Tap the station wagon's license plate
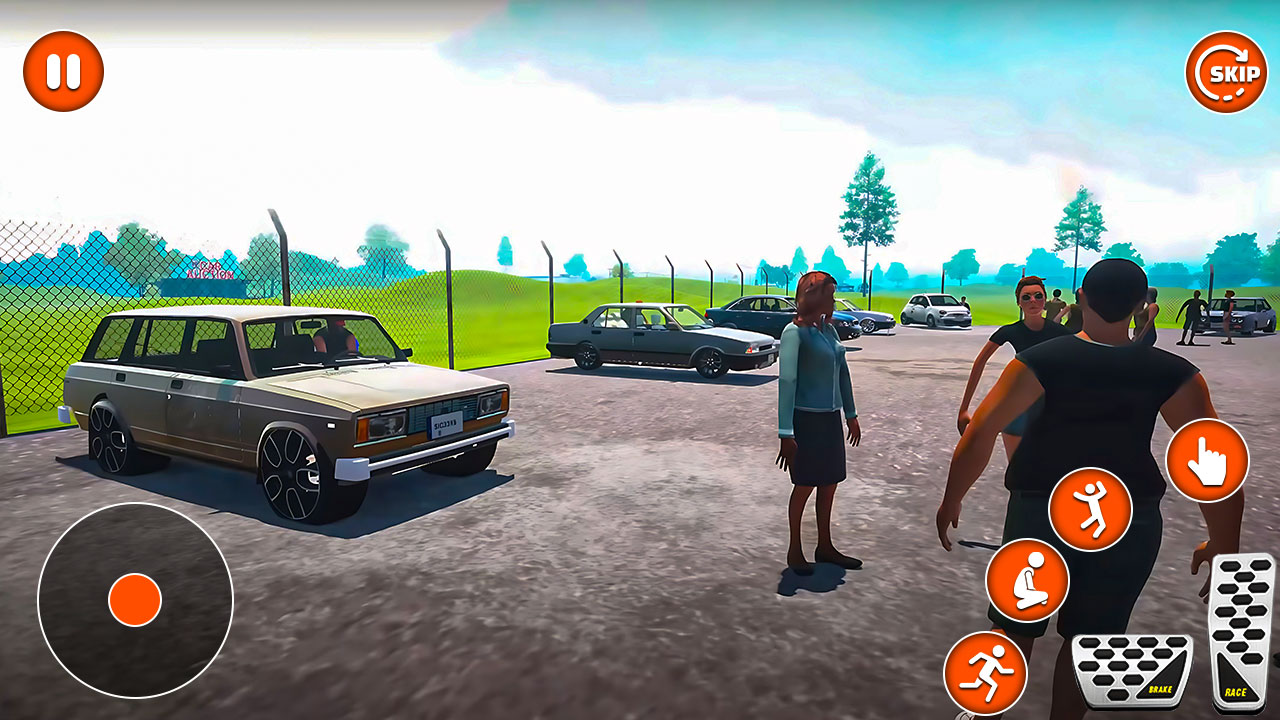 (x=443, y=425)
